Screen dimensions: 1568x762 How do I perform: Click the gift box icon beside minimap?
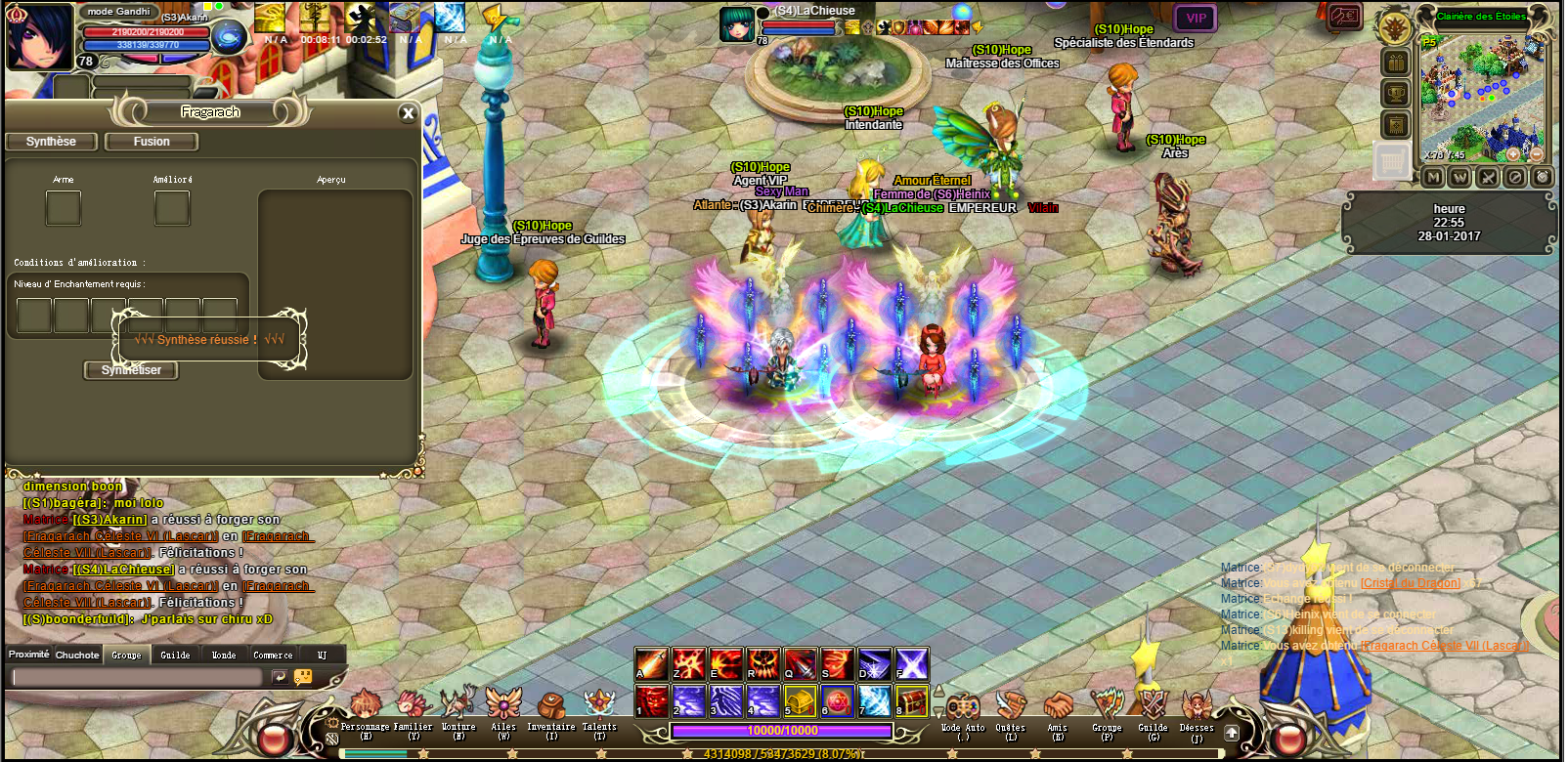pyautogui.click(x=1395, y=63)
